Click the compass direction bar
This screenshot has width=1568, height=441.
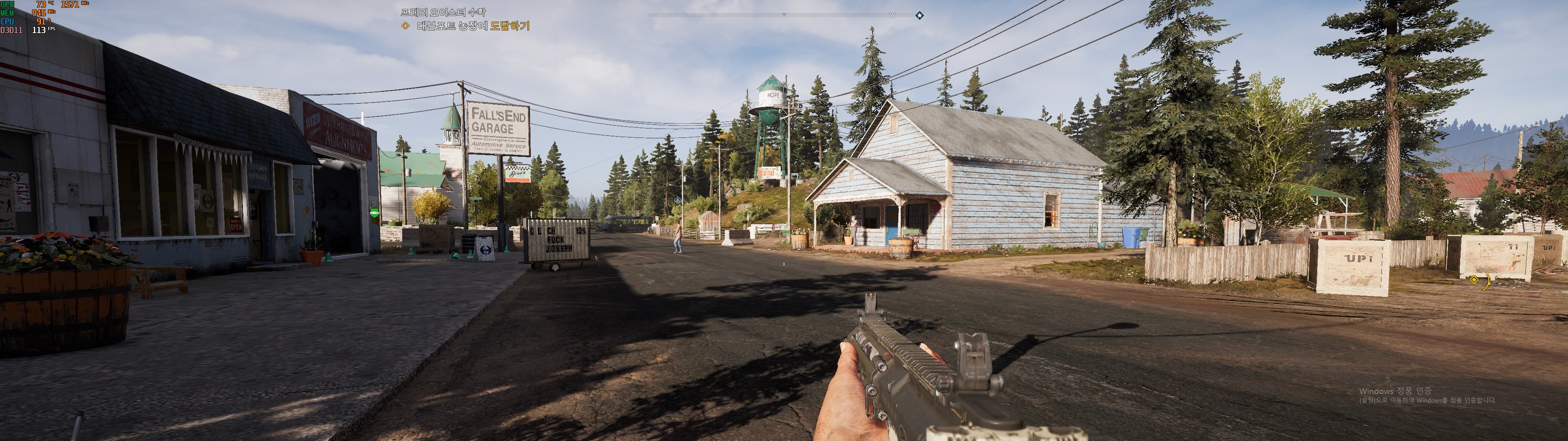click(784, 15)
